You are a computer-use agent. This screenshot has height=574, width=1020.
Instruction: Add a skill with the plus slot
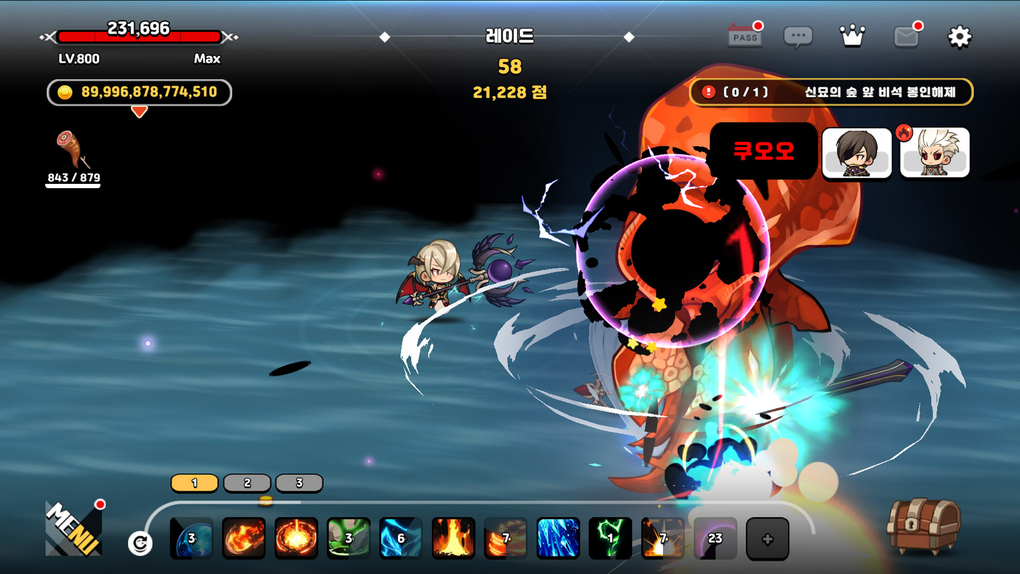[x=767, y=539]
